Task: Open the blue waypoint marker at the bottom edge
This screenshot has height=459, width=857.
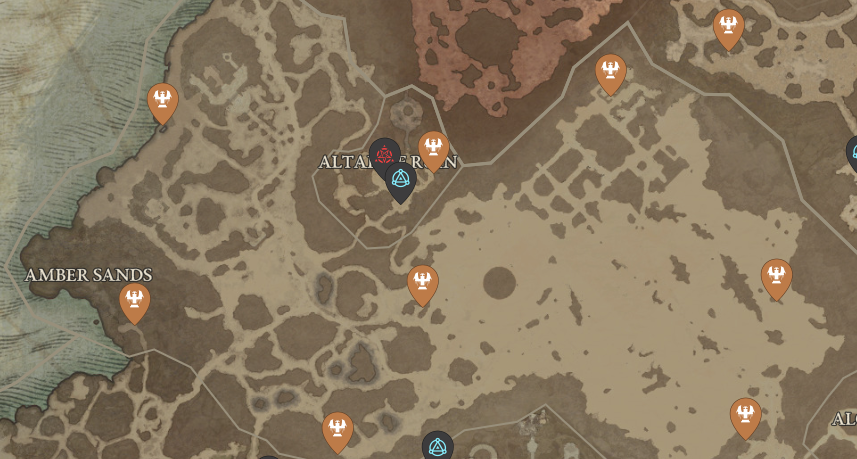Action: coord(437,446)
